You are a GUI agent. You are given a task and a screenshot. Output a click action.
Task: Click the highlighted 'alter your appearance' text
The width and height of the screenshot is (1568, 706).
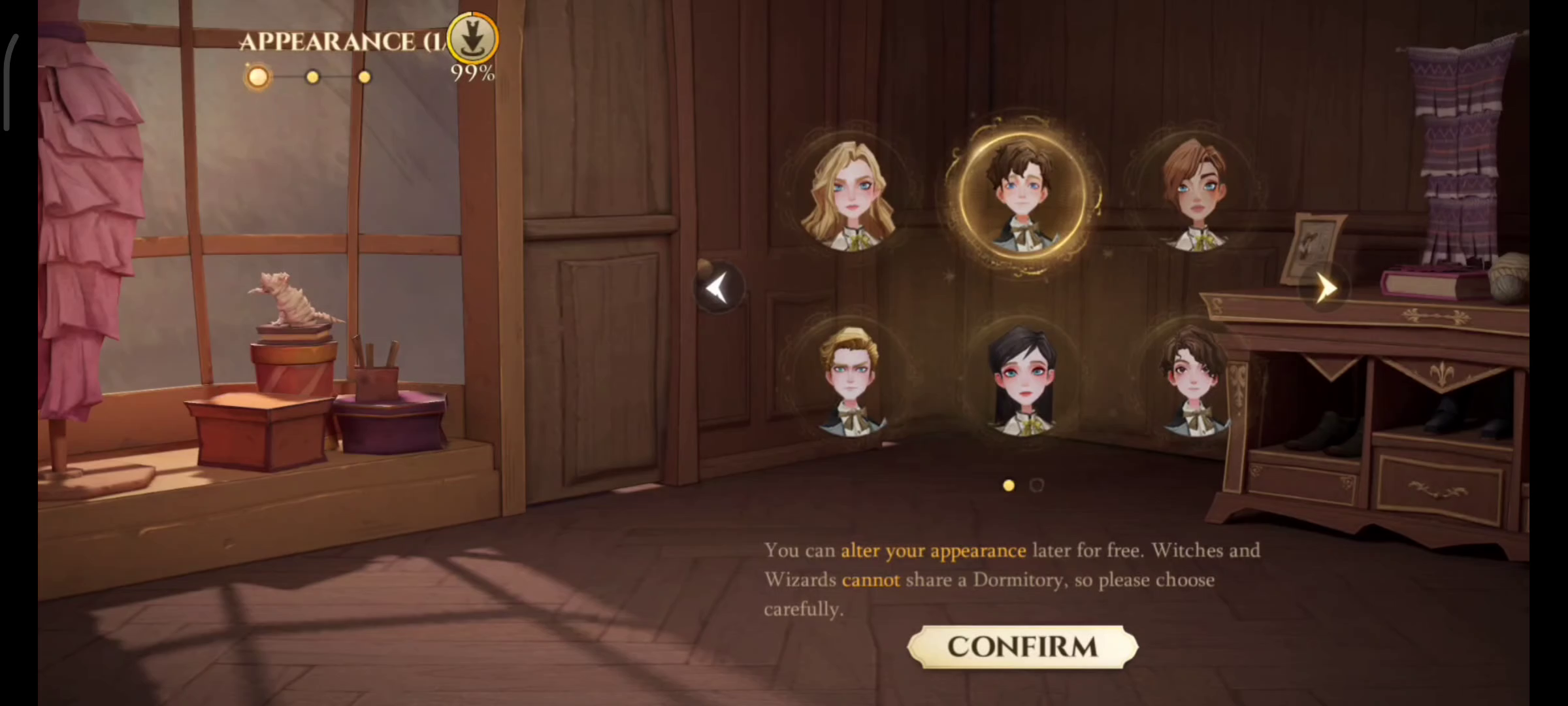point(933,550)
